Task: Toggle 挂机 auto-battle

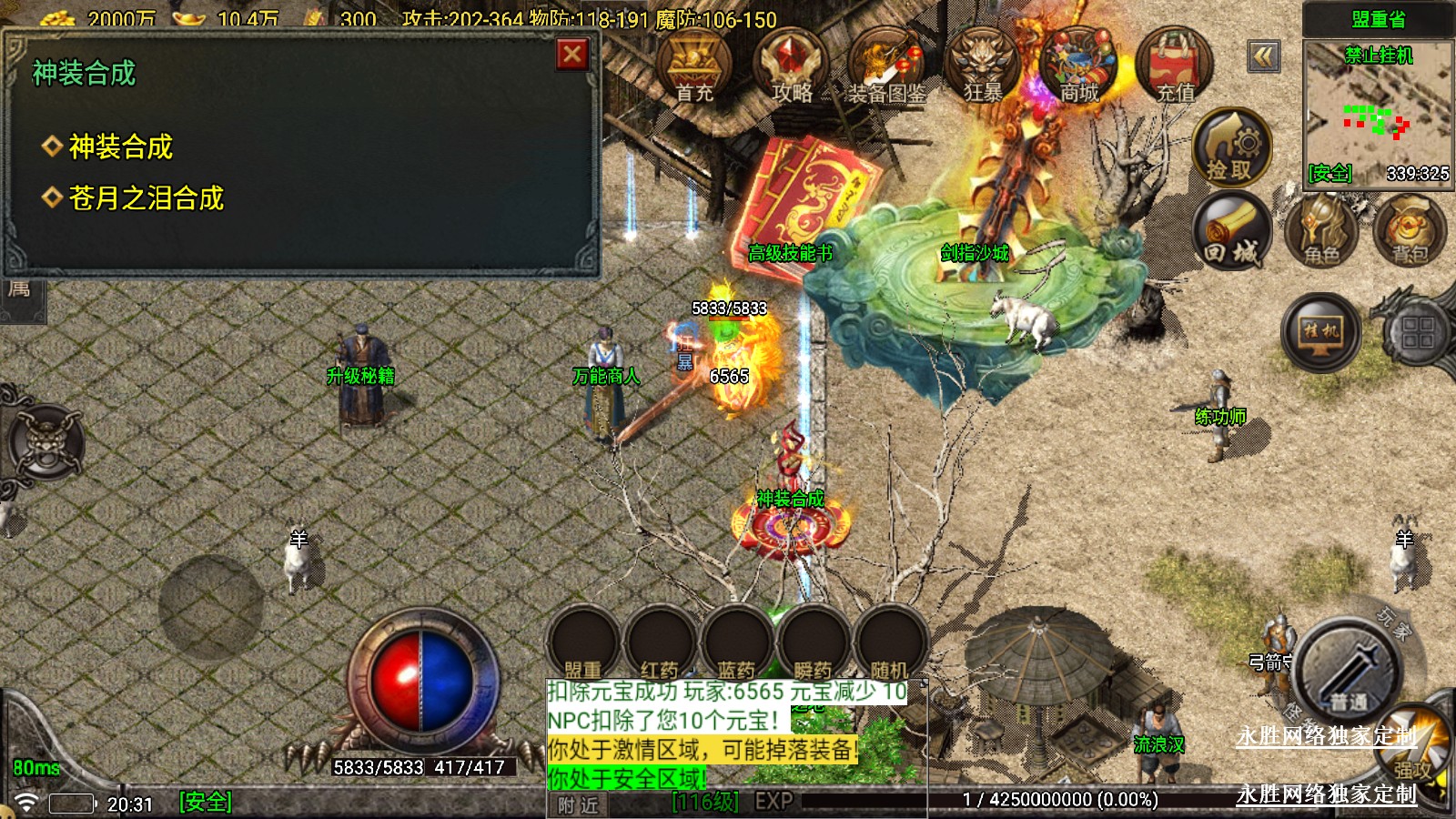Action: click(x=1320, y=332)
